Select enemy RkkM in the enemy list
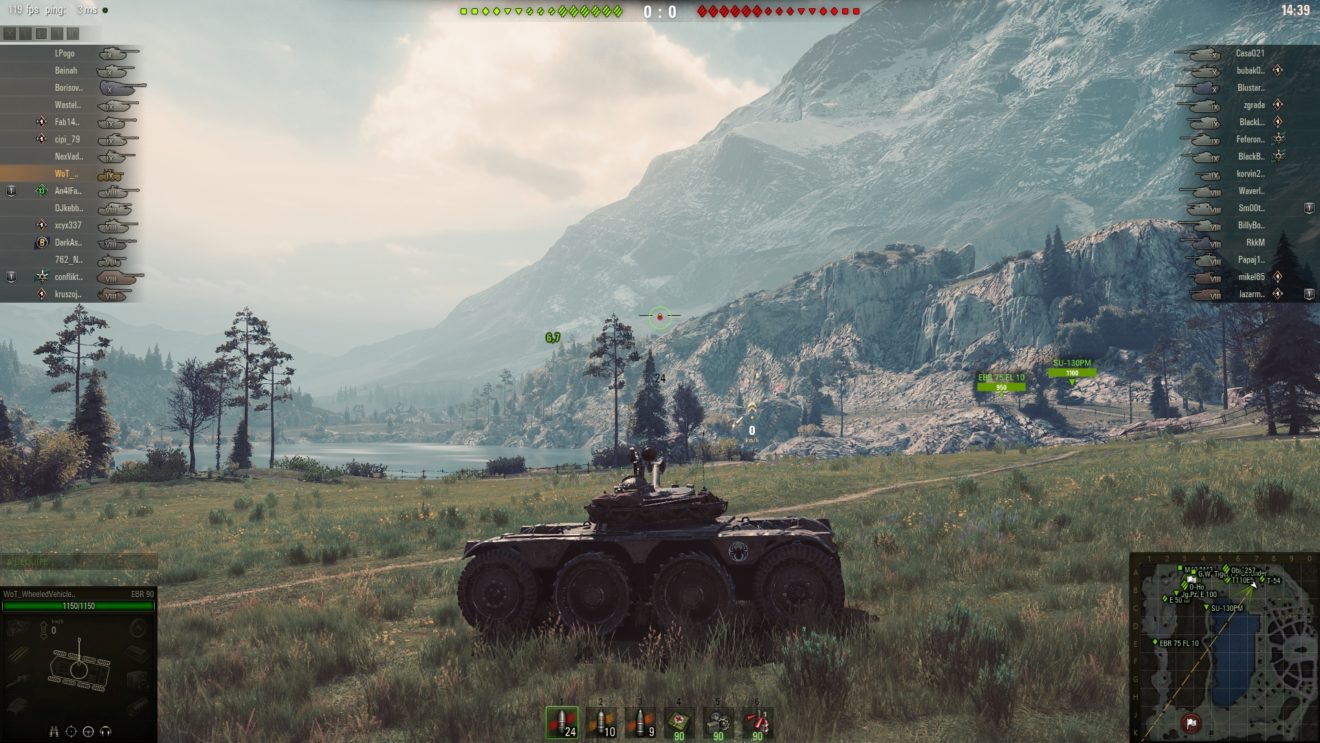 point(1255,242)
